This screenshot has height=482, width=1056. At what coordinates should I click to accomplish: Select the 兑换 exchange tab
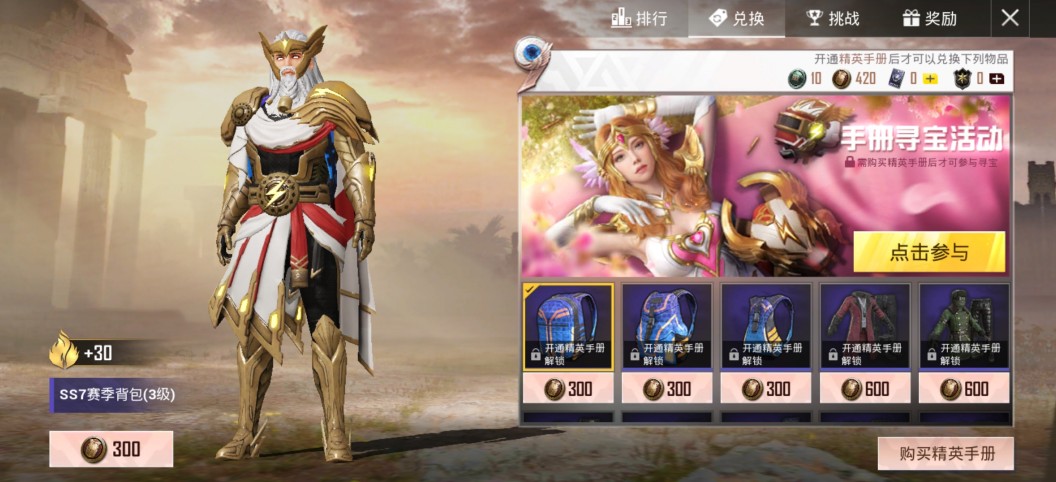click(736, 18)
